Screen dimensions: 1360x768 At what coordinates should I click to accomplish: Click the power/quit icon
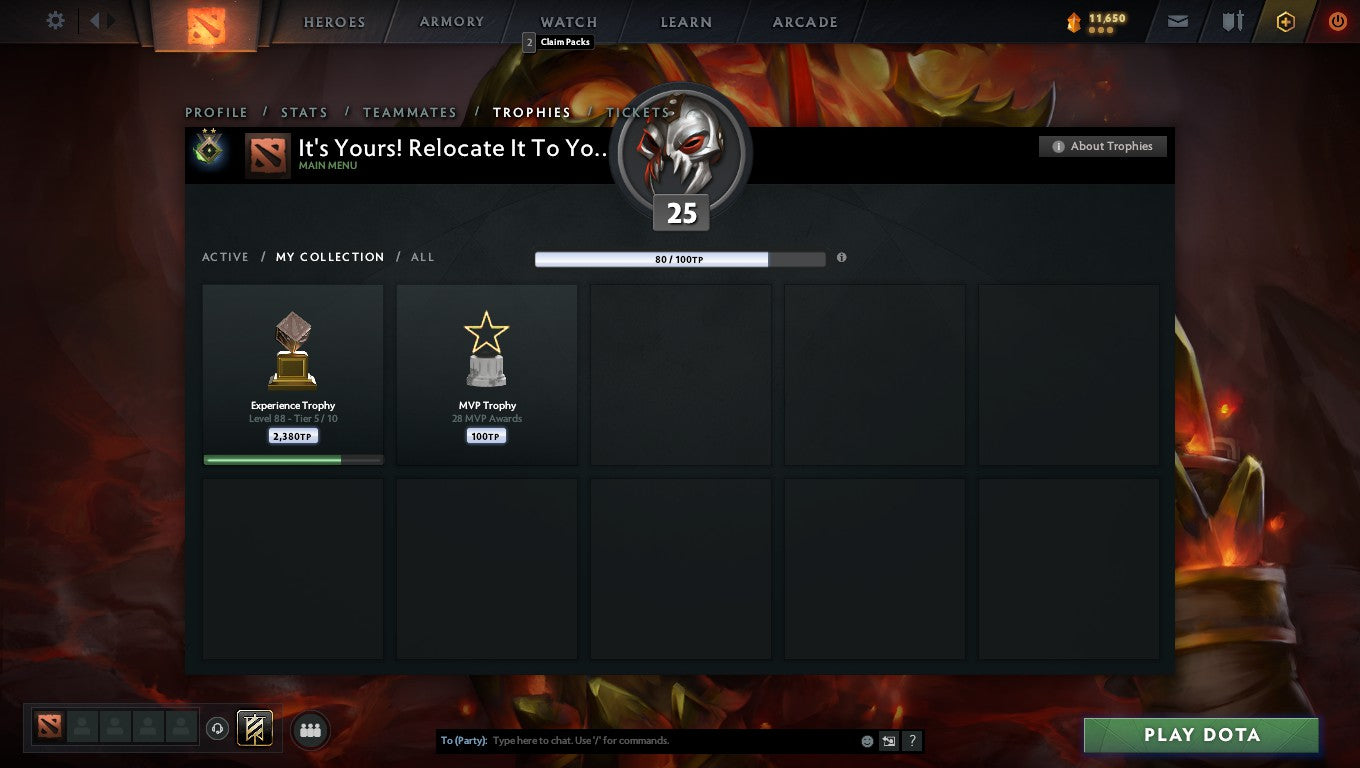coord(1338,20)
